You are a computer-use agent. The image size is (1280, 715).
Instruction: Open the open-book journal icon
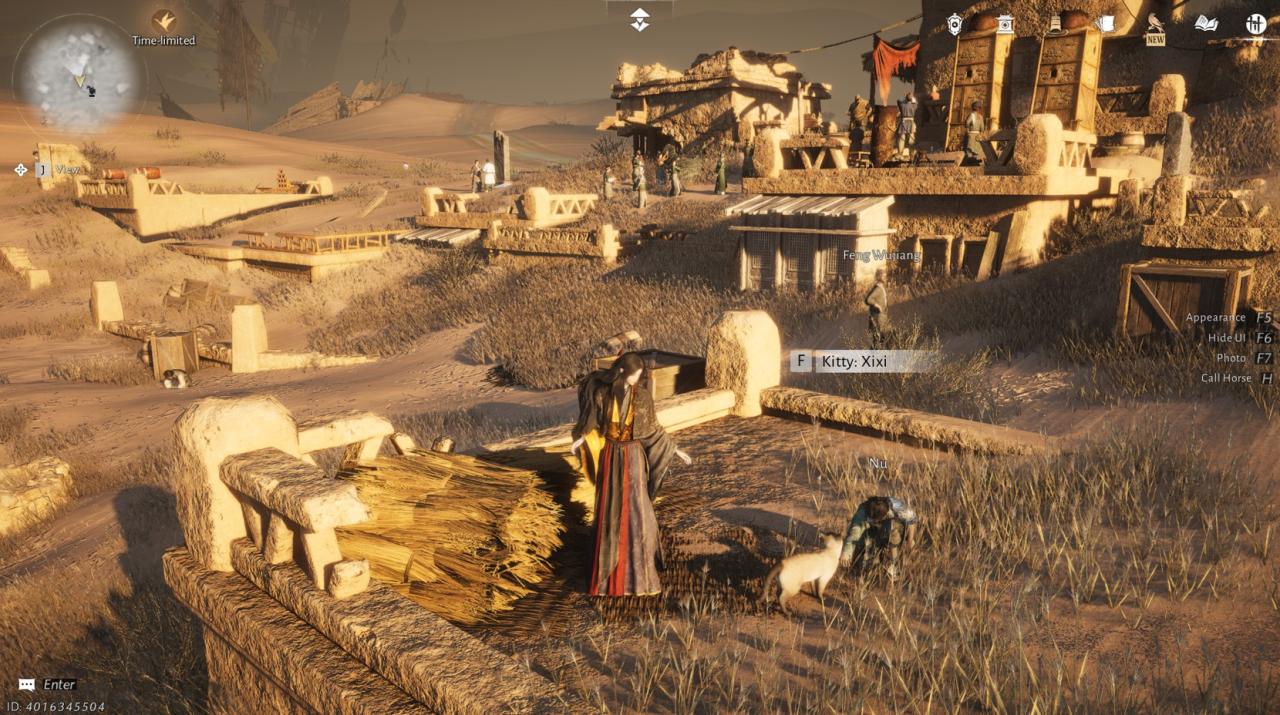pyautogui.click(x=1206, y=24)
